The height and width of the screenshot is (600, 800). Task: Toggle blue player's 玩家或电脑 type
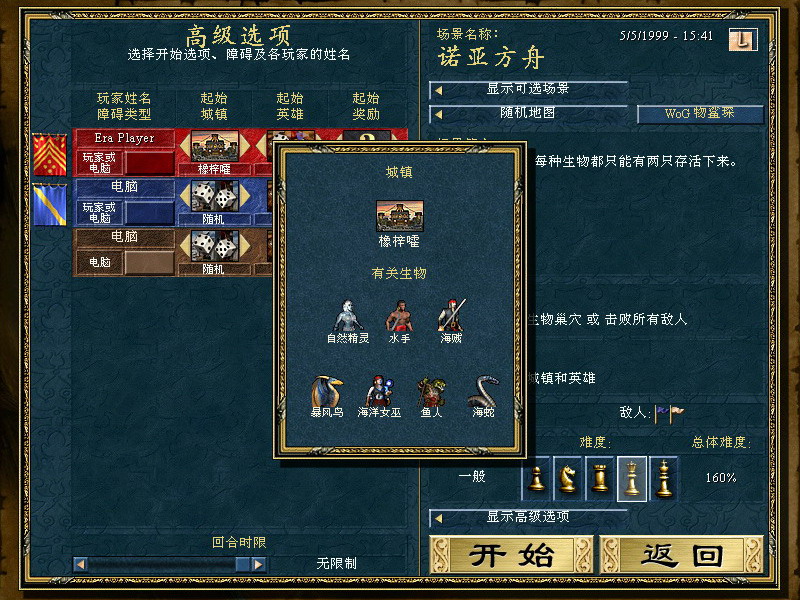pyautogui.click(x=97, y=212)
